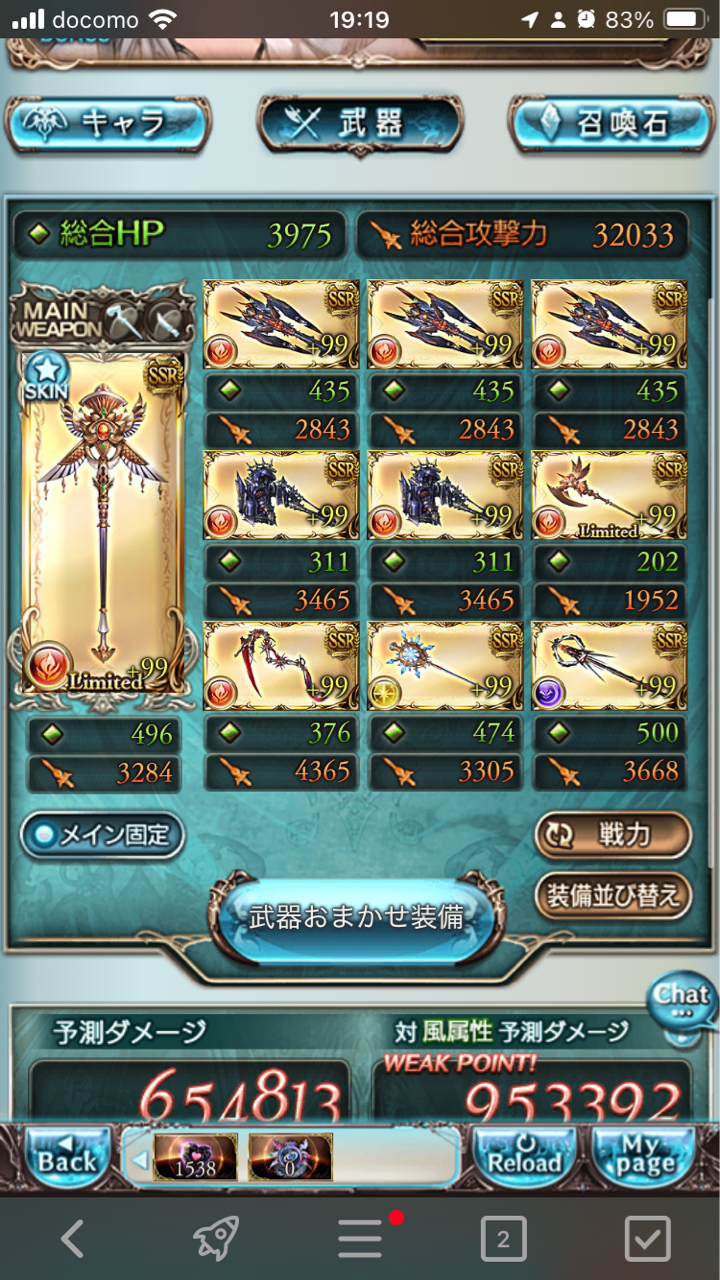Screen dimensions: 720x1280
Task: Toggle the メイン固定 option
Action: [x=103, y=836]
